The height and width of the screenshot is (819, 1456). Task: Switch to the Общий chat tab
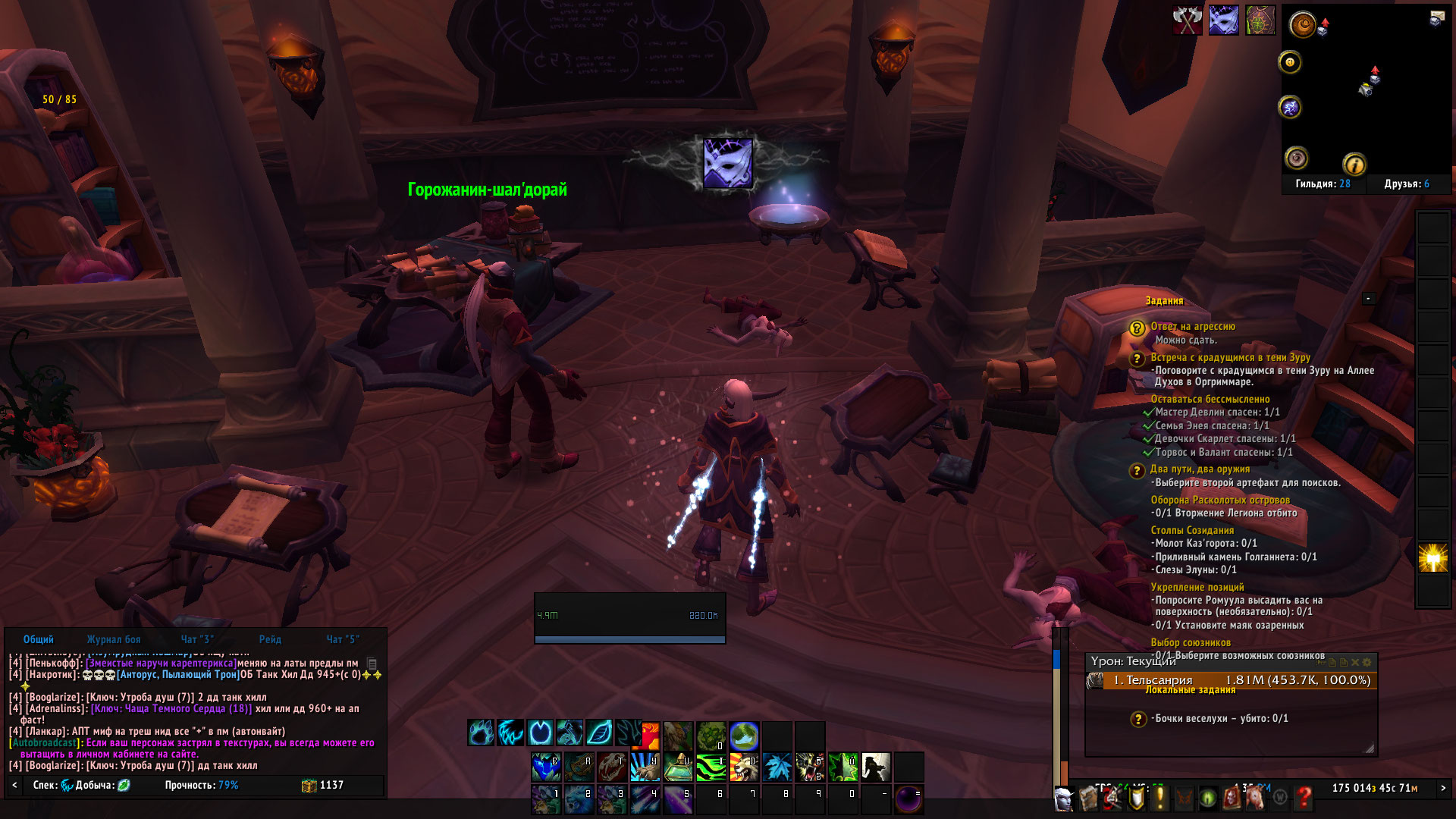tap(38, 639)
